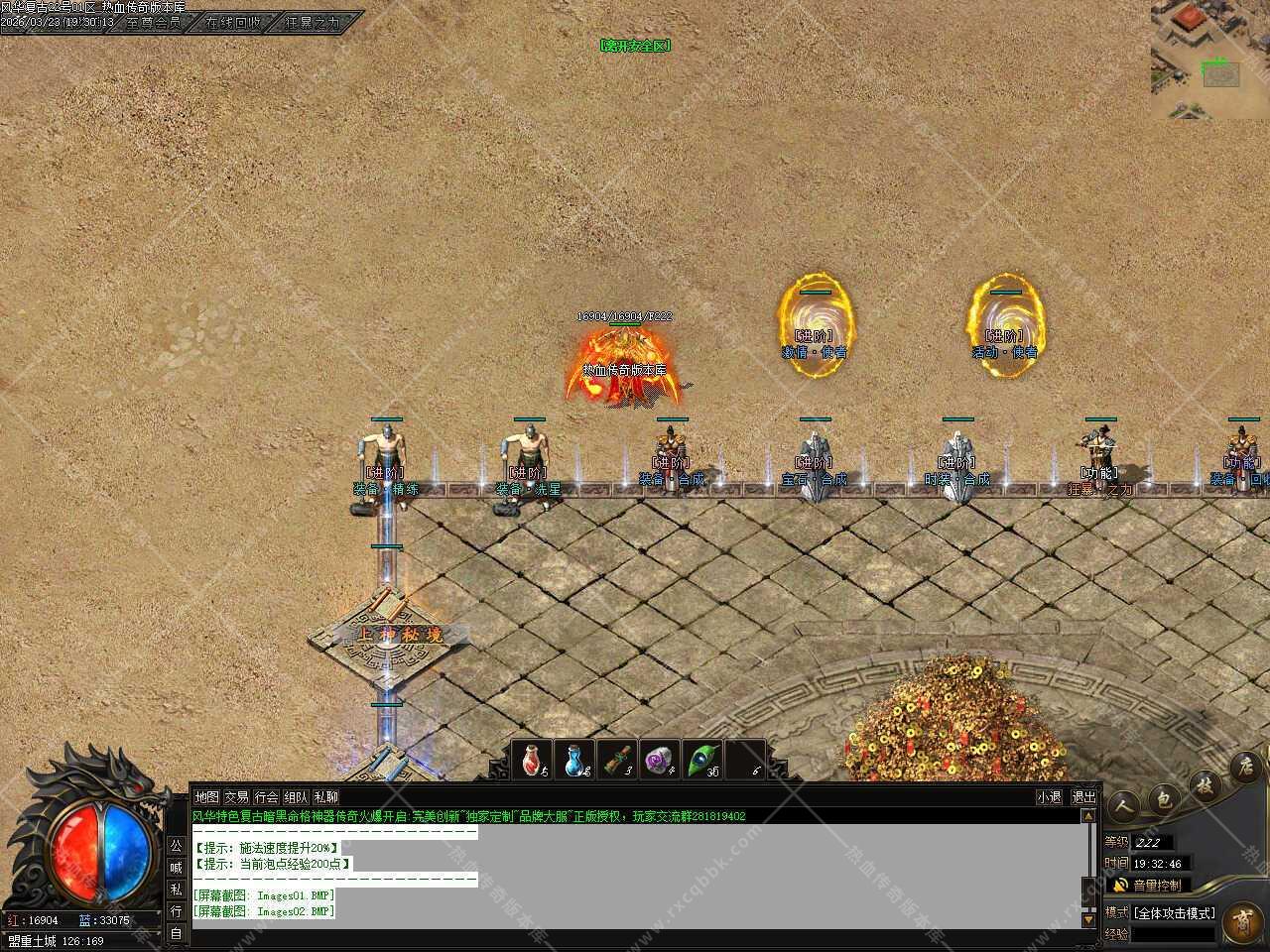Open the 在线回收 recycle menu
This screenshot has width=1270, height=952.
233,22
